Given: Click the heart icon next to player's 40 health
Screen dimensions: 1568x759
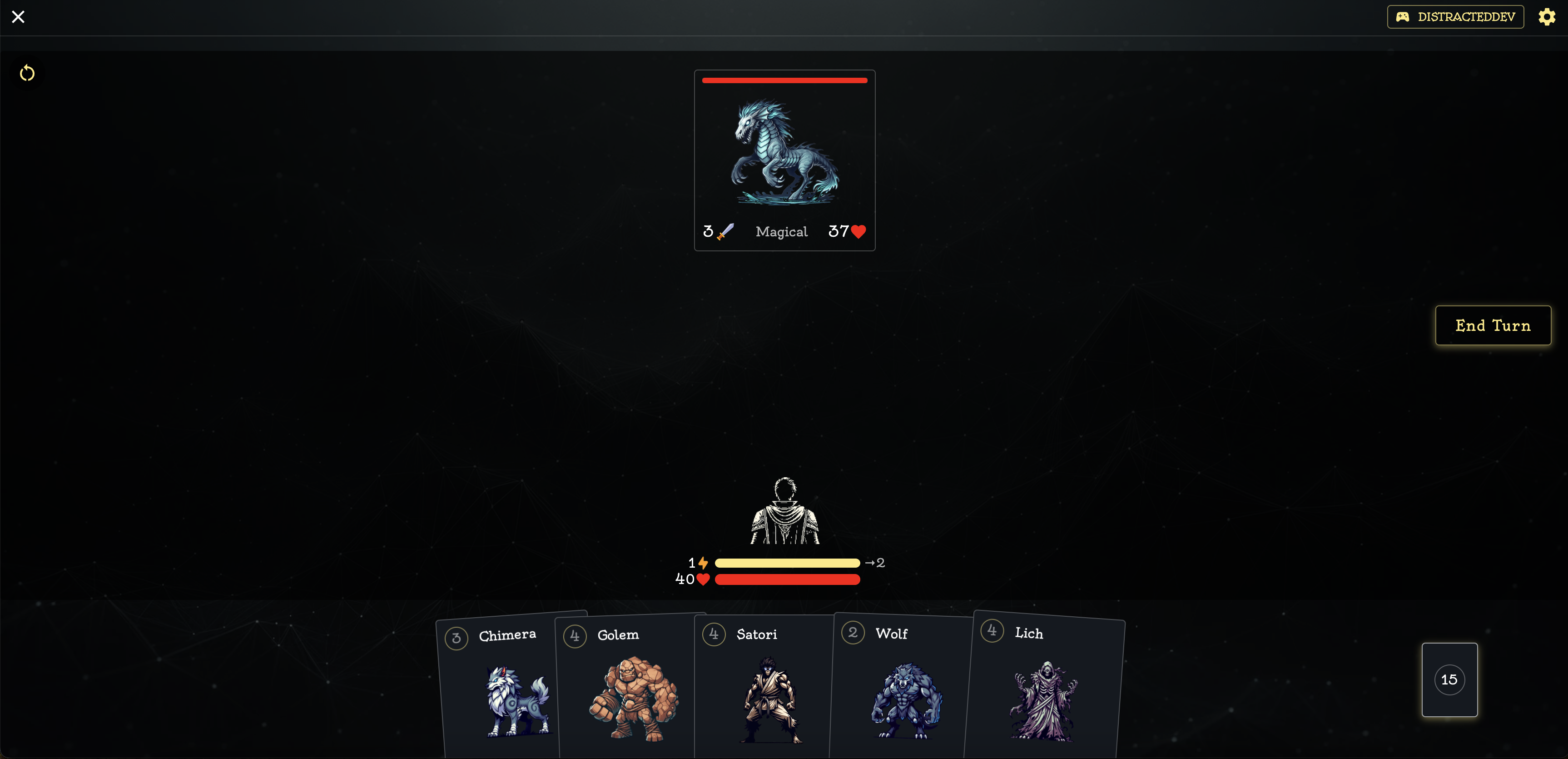Looking at the screenshot, I should (704, 579).
